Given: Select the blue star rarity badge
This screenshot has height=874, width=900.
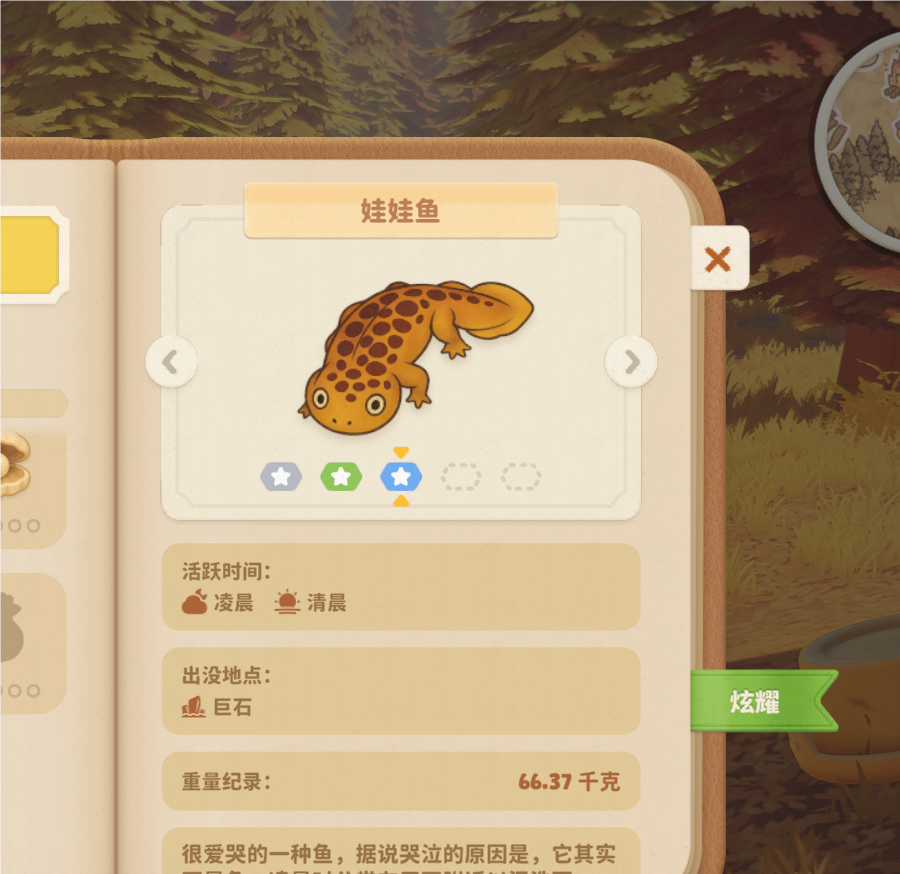Looking at the screenshot, I should 401,477.
